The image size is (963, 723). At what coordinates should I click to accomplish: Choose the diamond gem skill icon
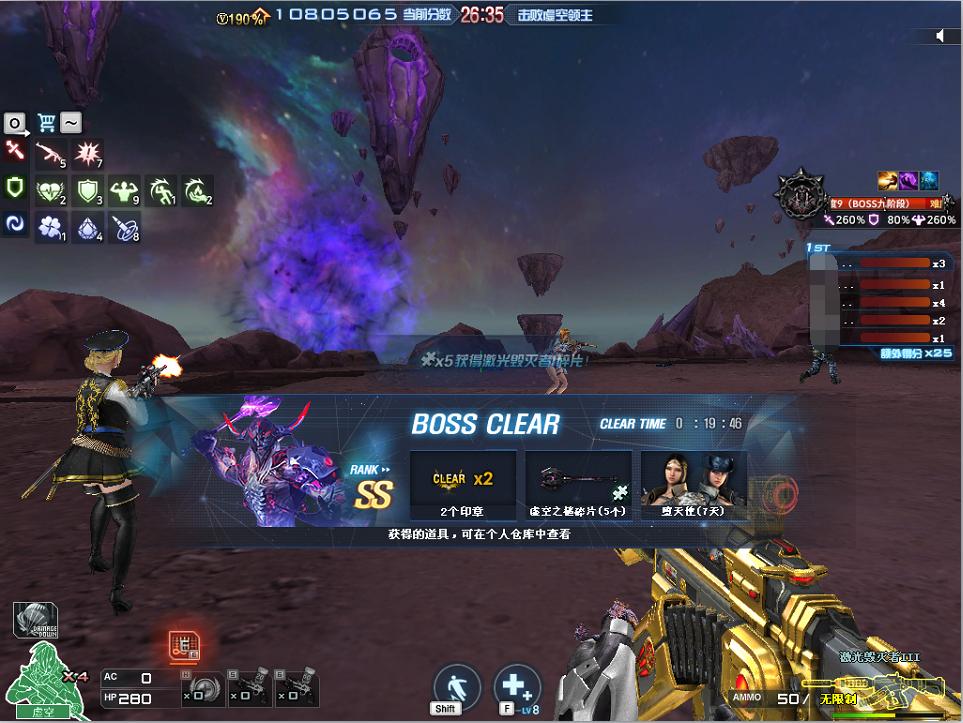(x=88, y=227)
